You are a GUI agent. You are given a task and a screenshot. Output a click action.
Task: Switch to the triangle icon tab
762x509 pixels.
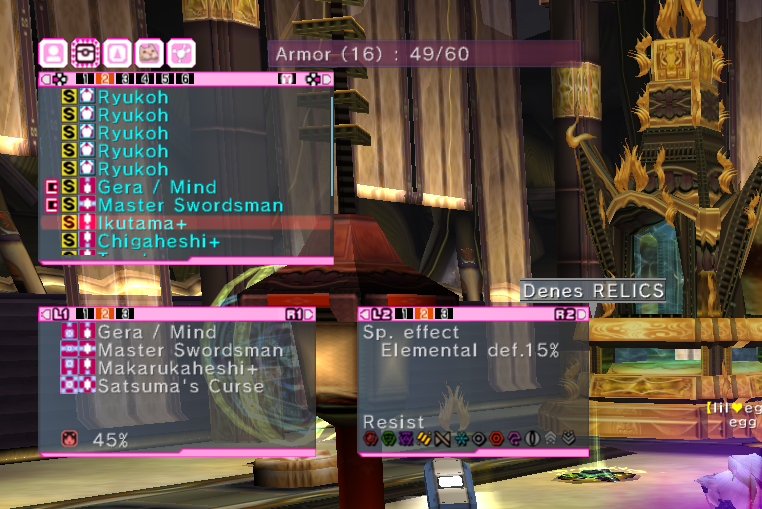(118, 52)
